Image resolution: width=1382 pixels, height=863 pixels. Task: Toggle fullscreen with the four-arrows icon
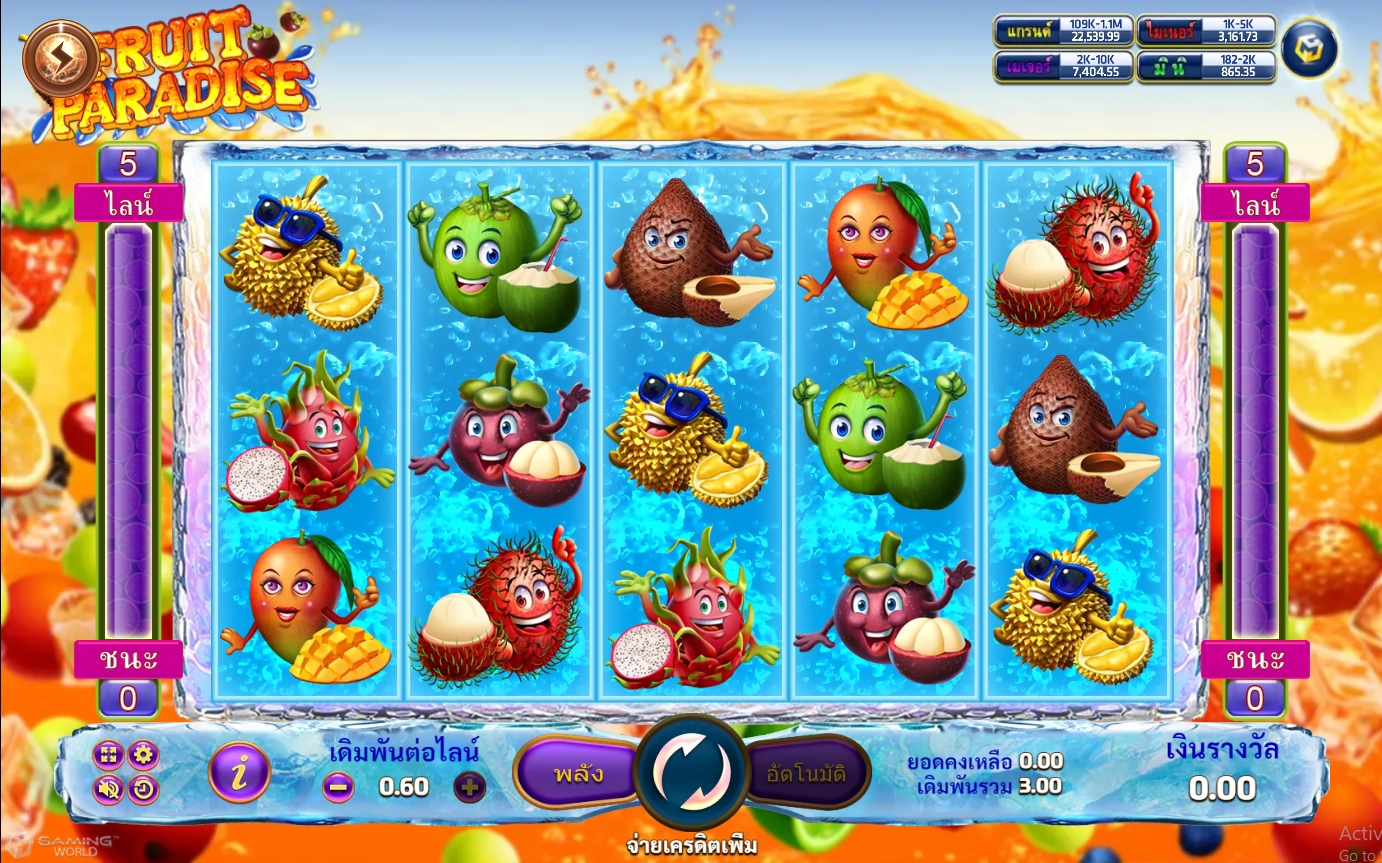pos(109,755)
